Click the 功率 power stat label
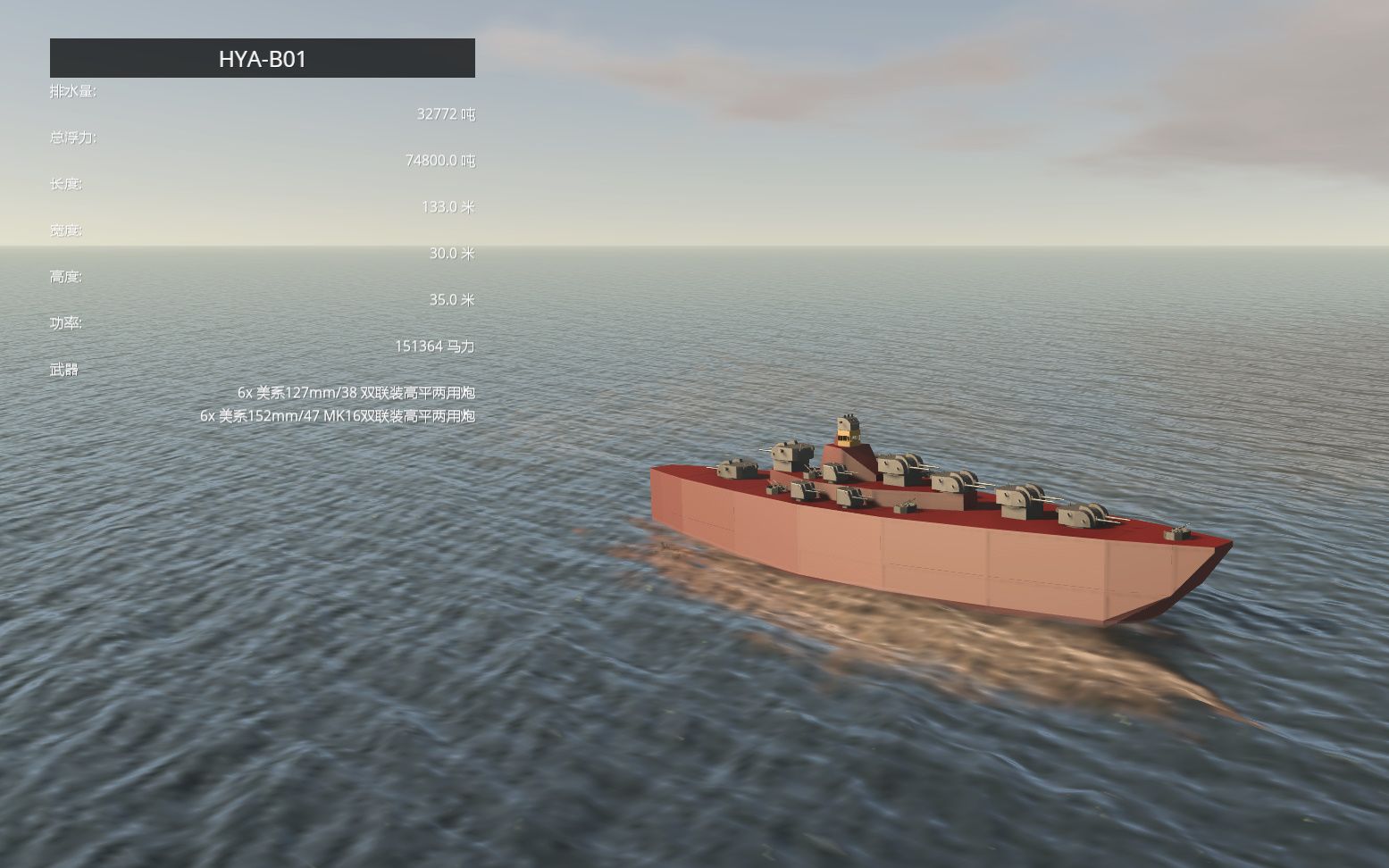The image size is (1389, 868). (65, 323)
